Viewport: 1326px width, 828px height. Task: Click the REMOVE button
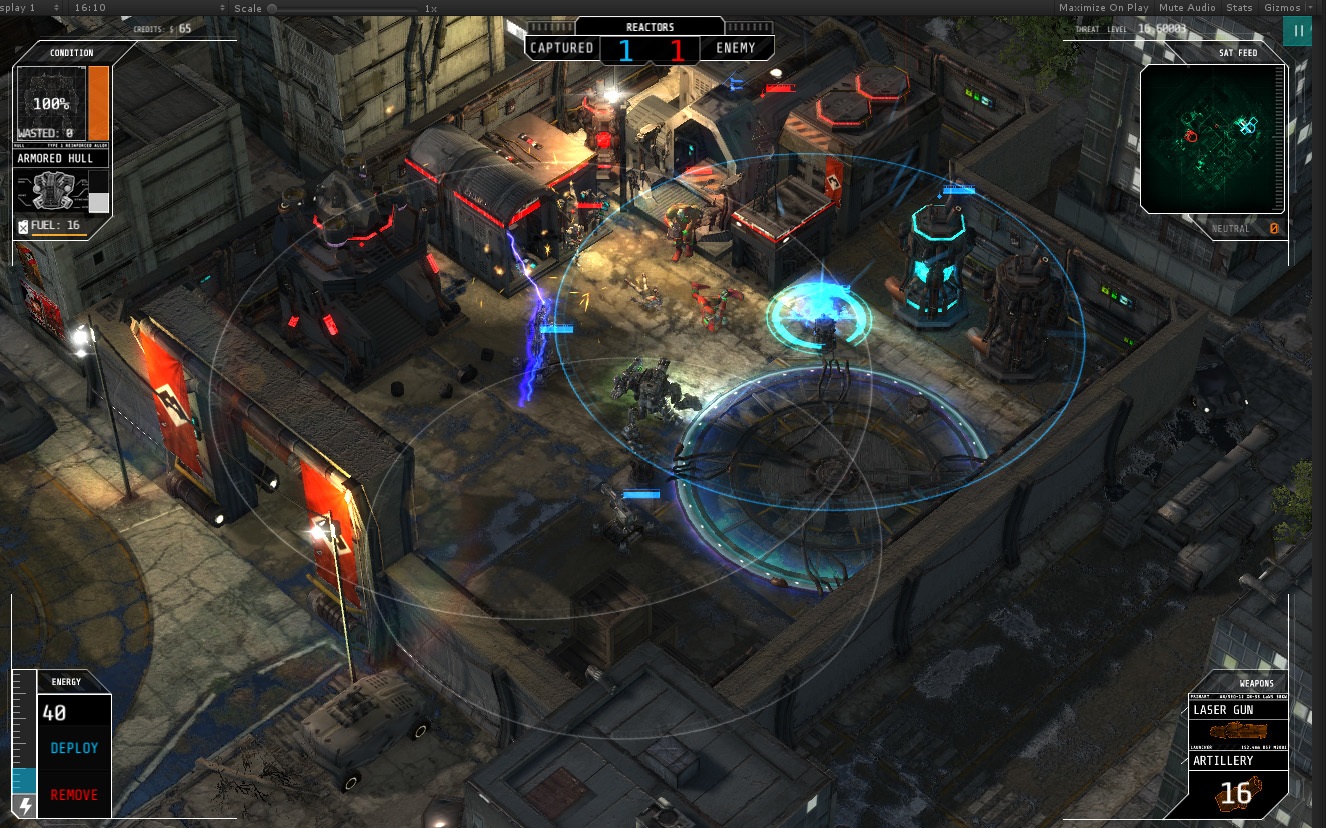pyautogui.click(x=74, y=794)
